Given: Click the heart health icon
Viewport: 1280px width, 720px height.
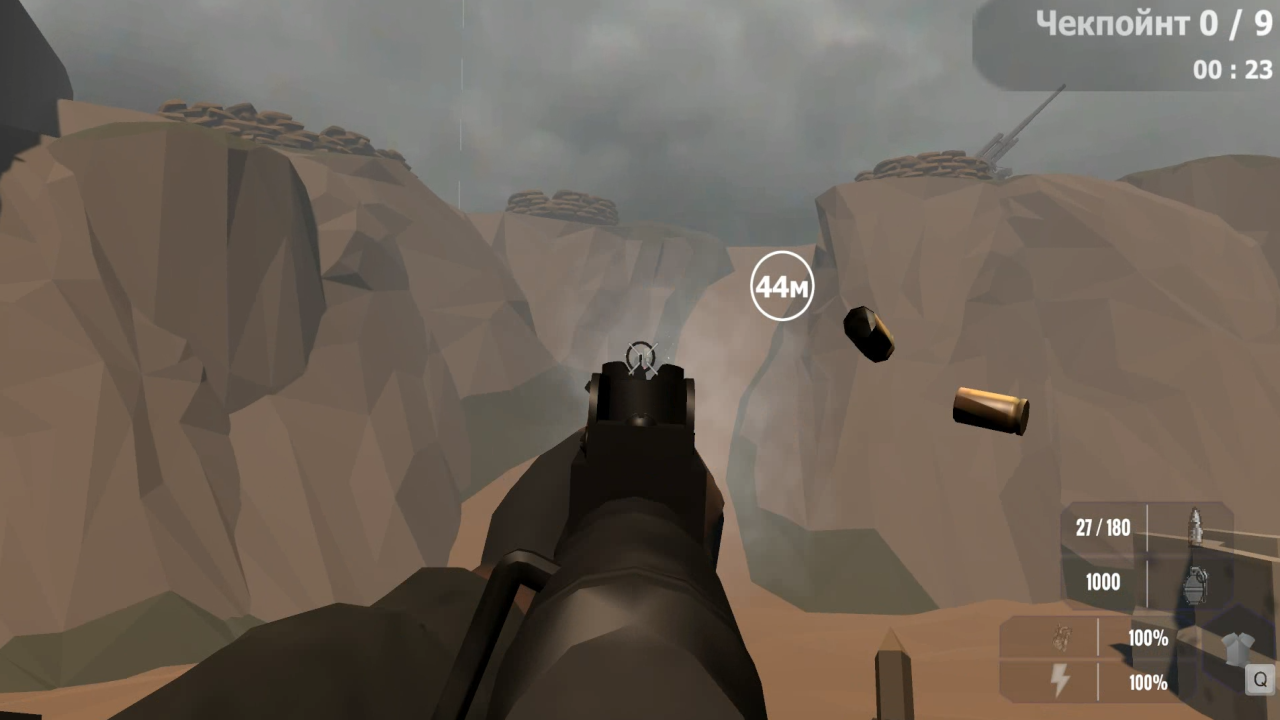Looking at the screenshot, I should pyautogui.click(x=1062, y=638).
